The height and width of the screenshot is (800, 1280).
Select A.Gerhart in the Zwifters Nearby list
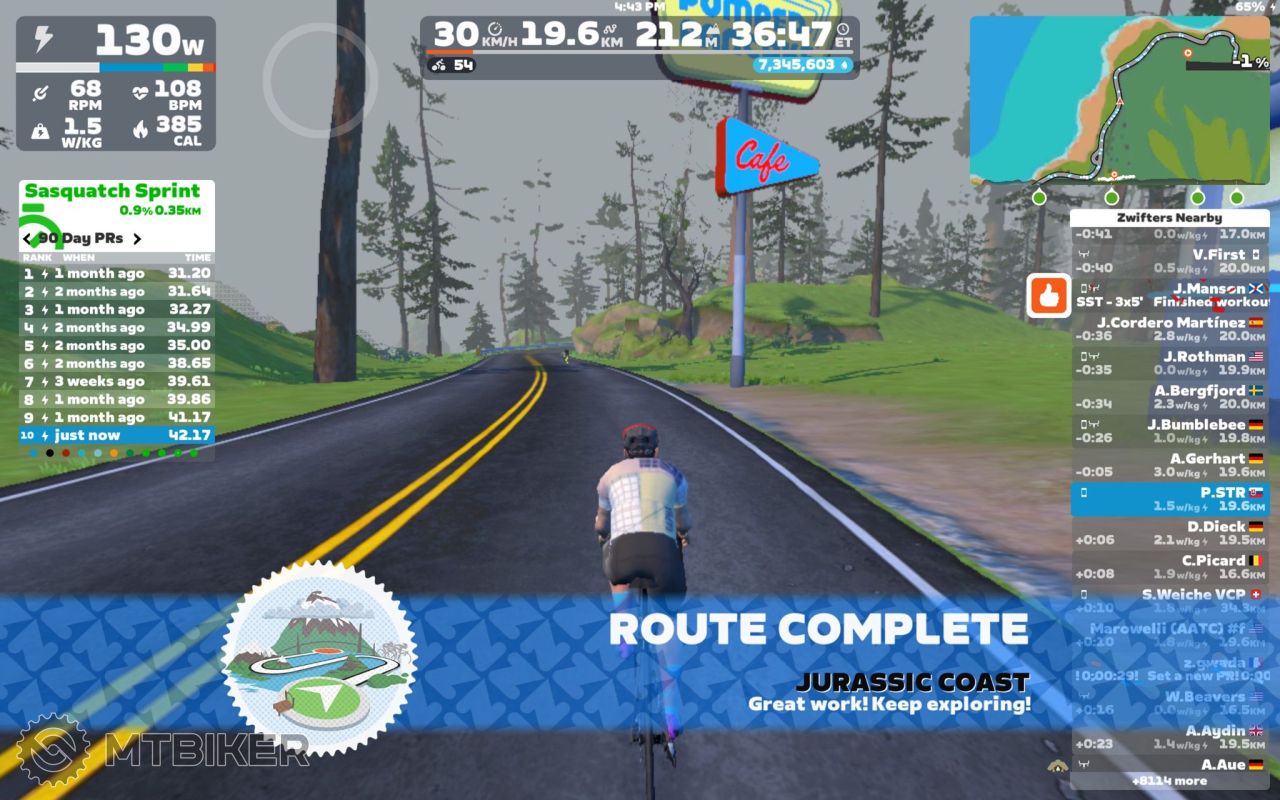pos(1170,466)
